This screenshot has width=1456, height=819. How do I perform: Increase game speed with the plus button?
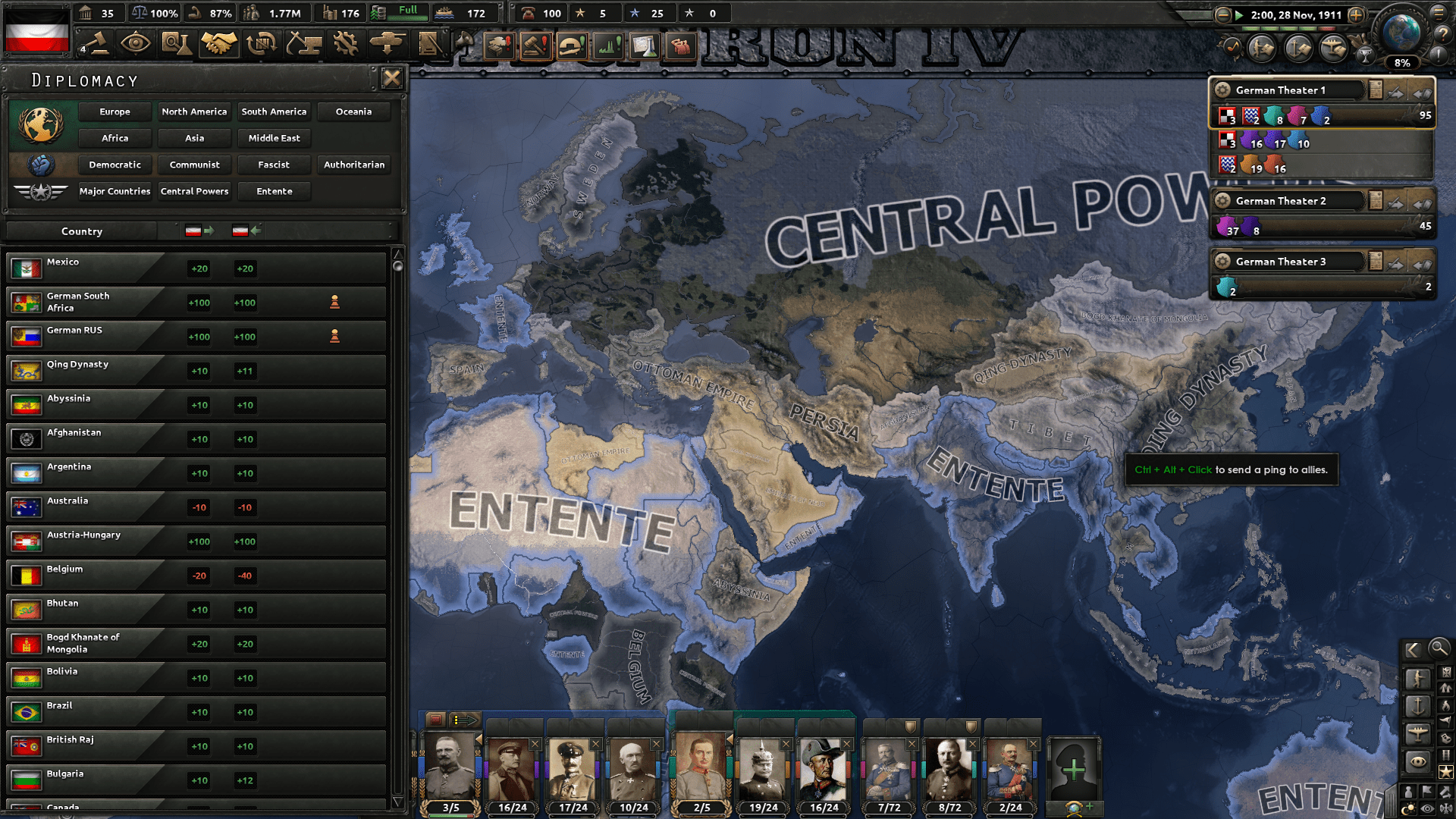pyautogui.click(x=1356, y=14)
